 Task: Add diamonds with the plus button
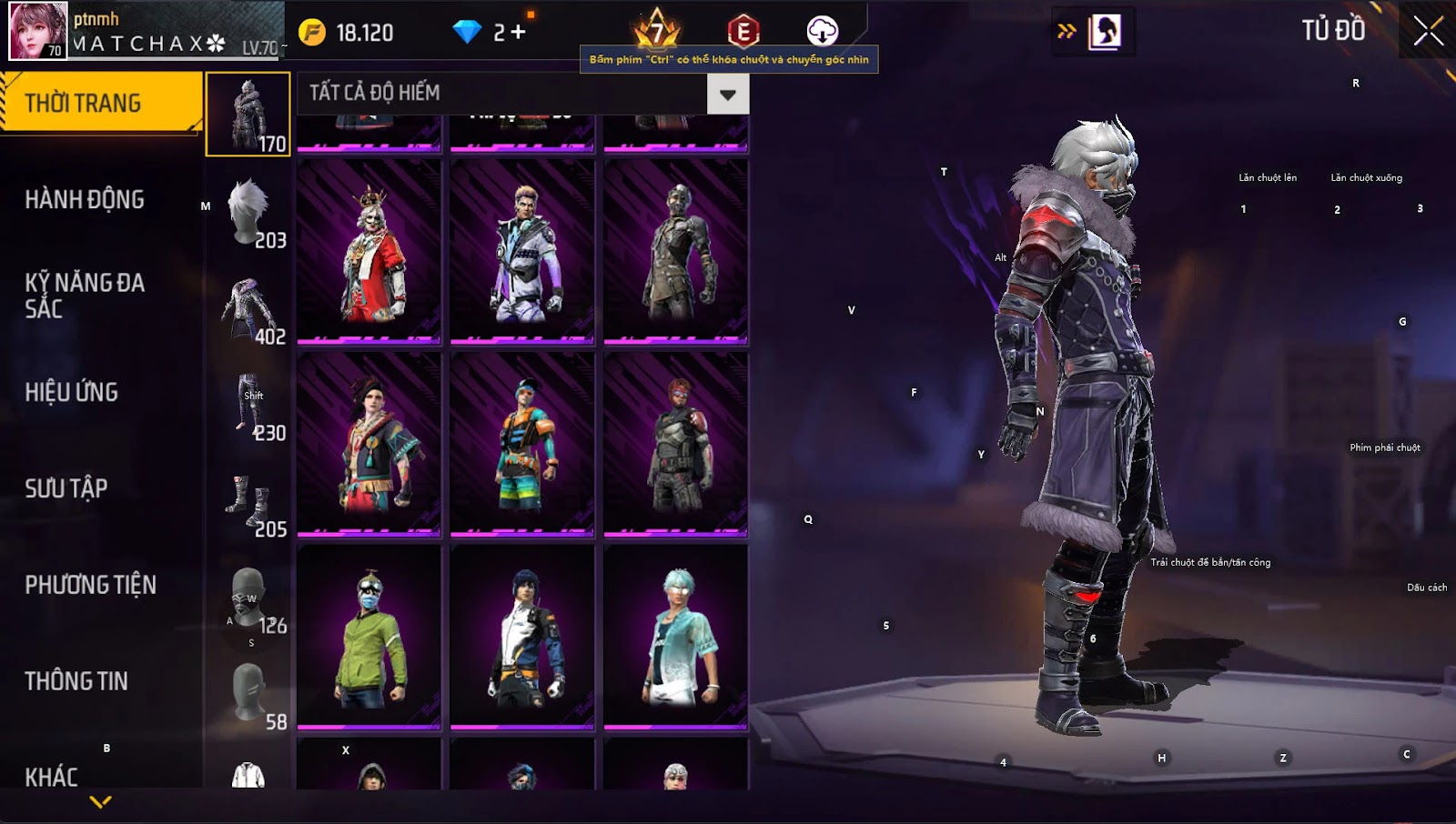(x=518, y=33)
